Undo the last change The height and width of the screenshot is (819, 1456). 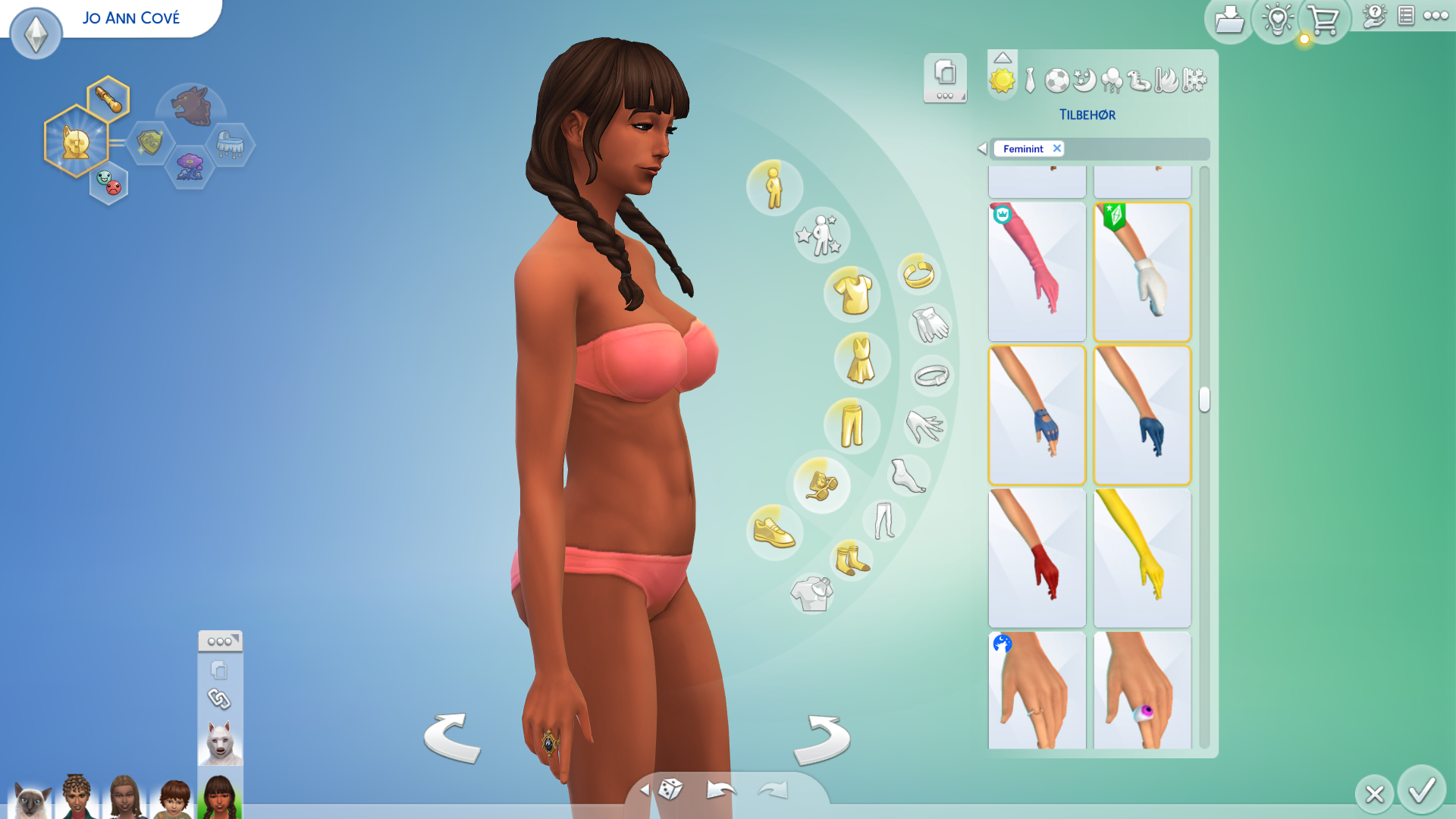click(720, 790)
